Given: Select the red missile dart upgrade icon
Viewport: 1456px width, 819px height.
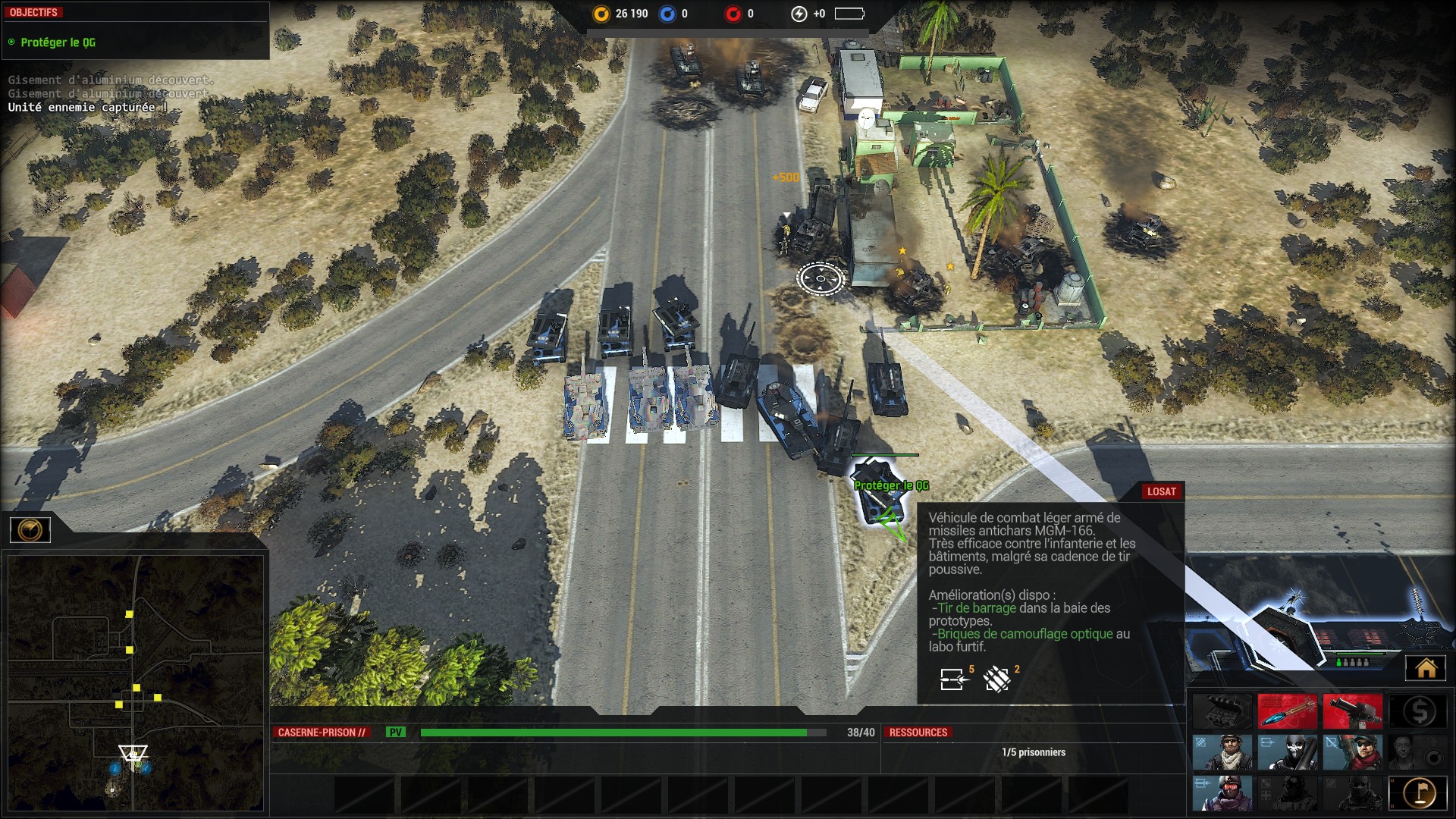Looking at the screenshot, I should tap(1287, 711).
